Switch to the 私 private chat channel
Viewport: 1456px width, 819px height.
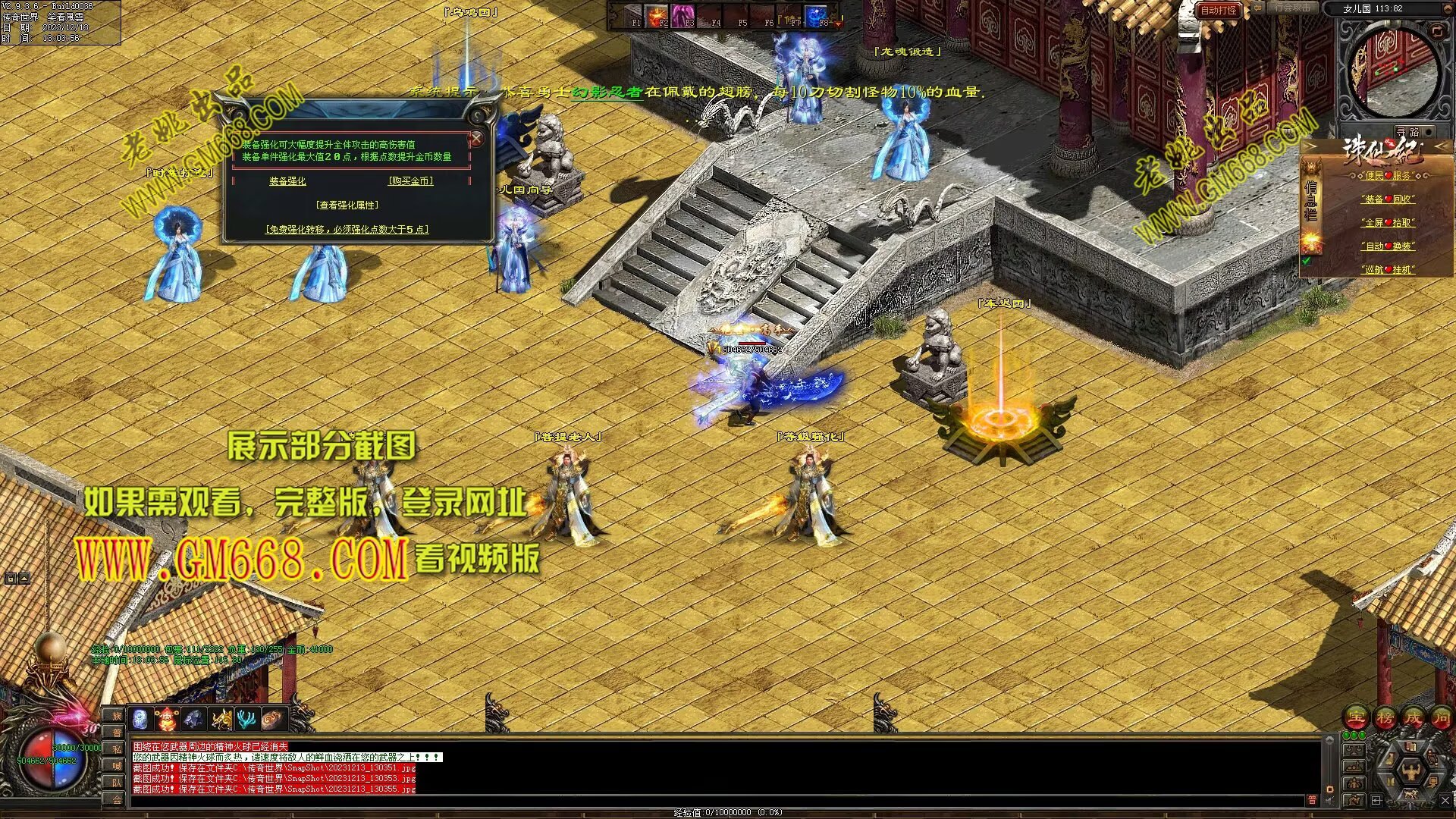[x=117, y=748]
